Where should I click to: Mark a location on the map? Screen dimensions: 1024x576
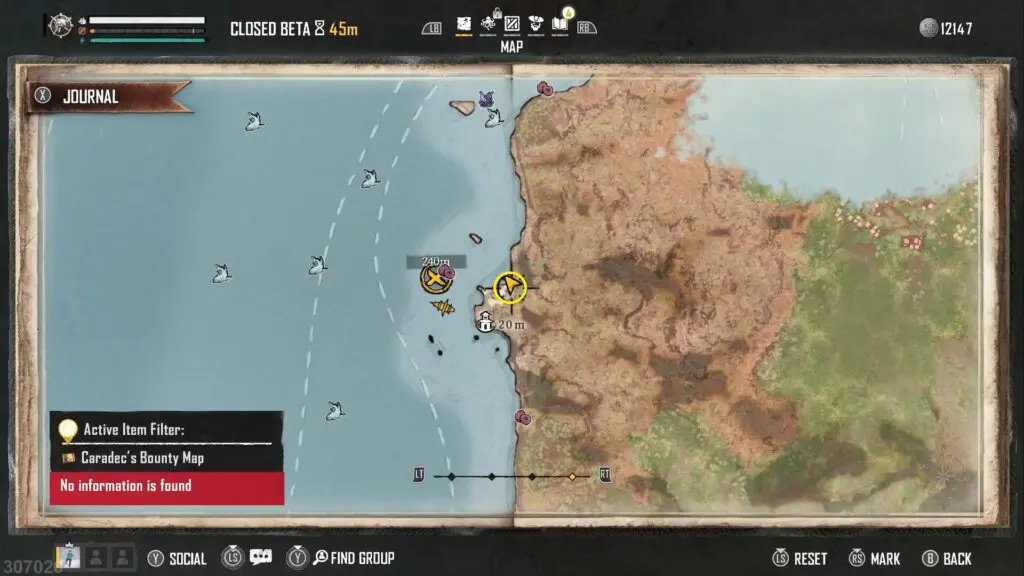[875, 559]
